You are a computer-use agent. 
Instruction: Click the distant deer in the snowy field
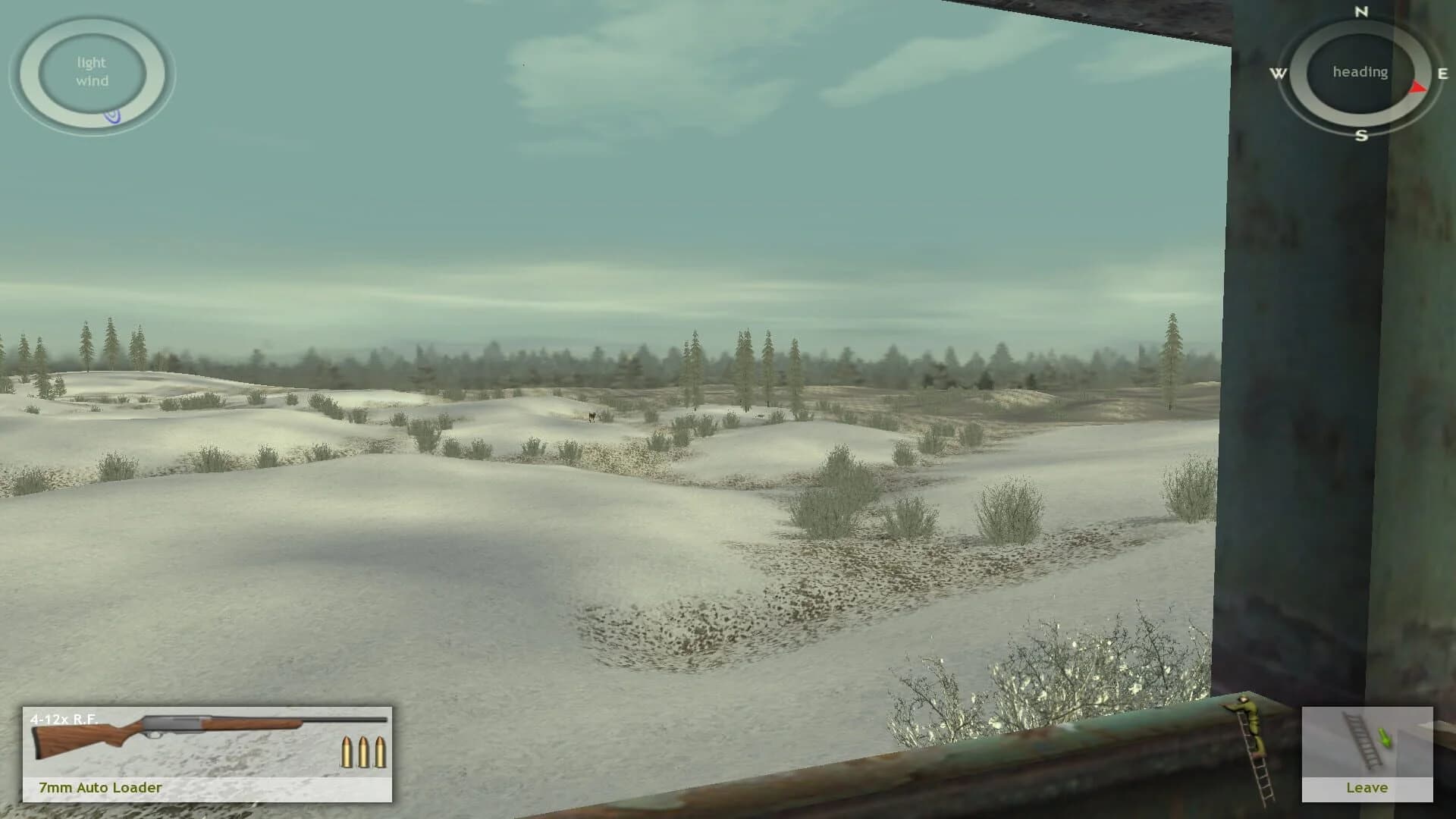click(x=592, y=417)
